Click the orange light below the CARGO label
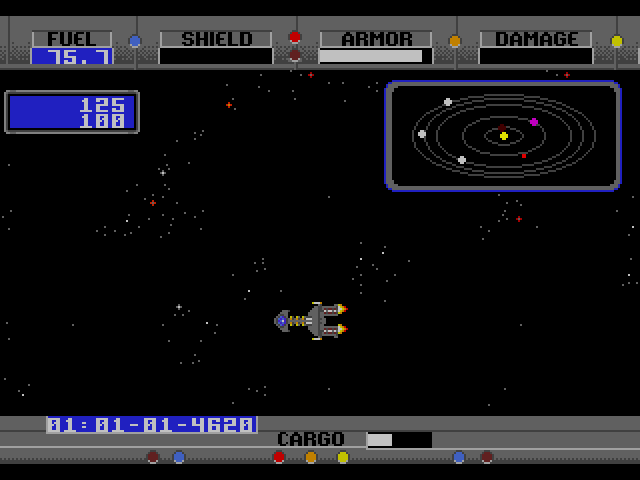The height and width of the screenshot is (480, 640). (x=311, y=457)
